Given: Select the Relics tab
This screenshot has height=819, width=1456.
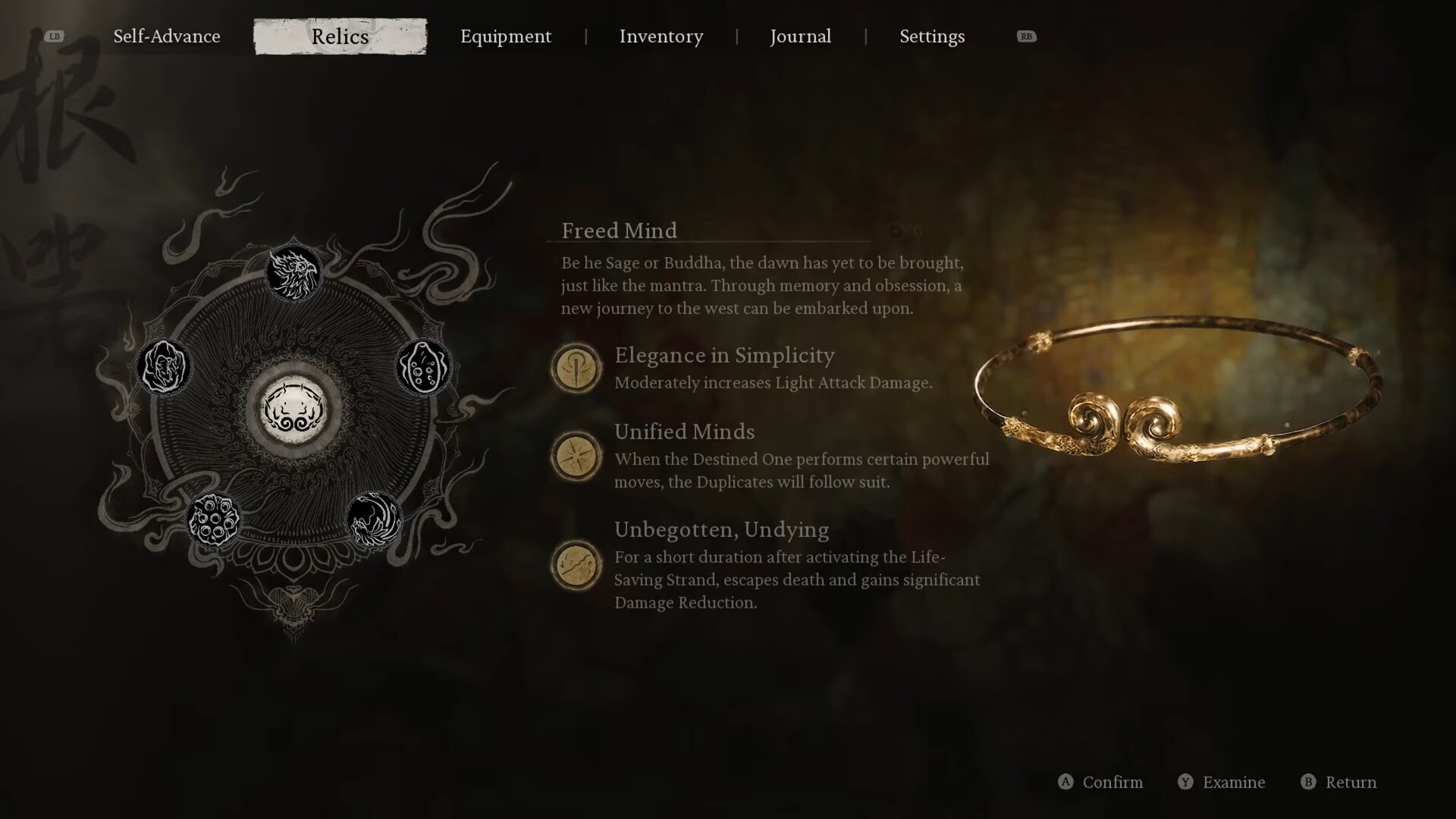Looking at the screenshot, I should coord(340,36).
